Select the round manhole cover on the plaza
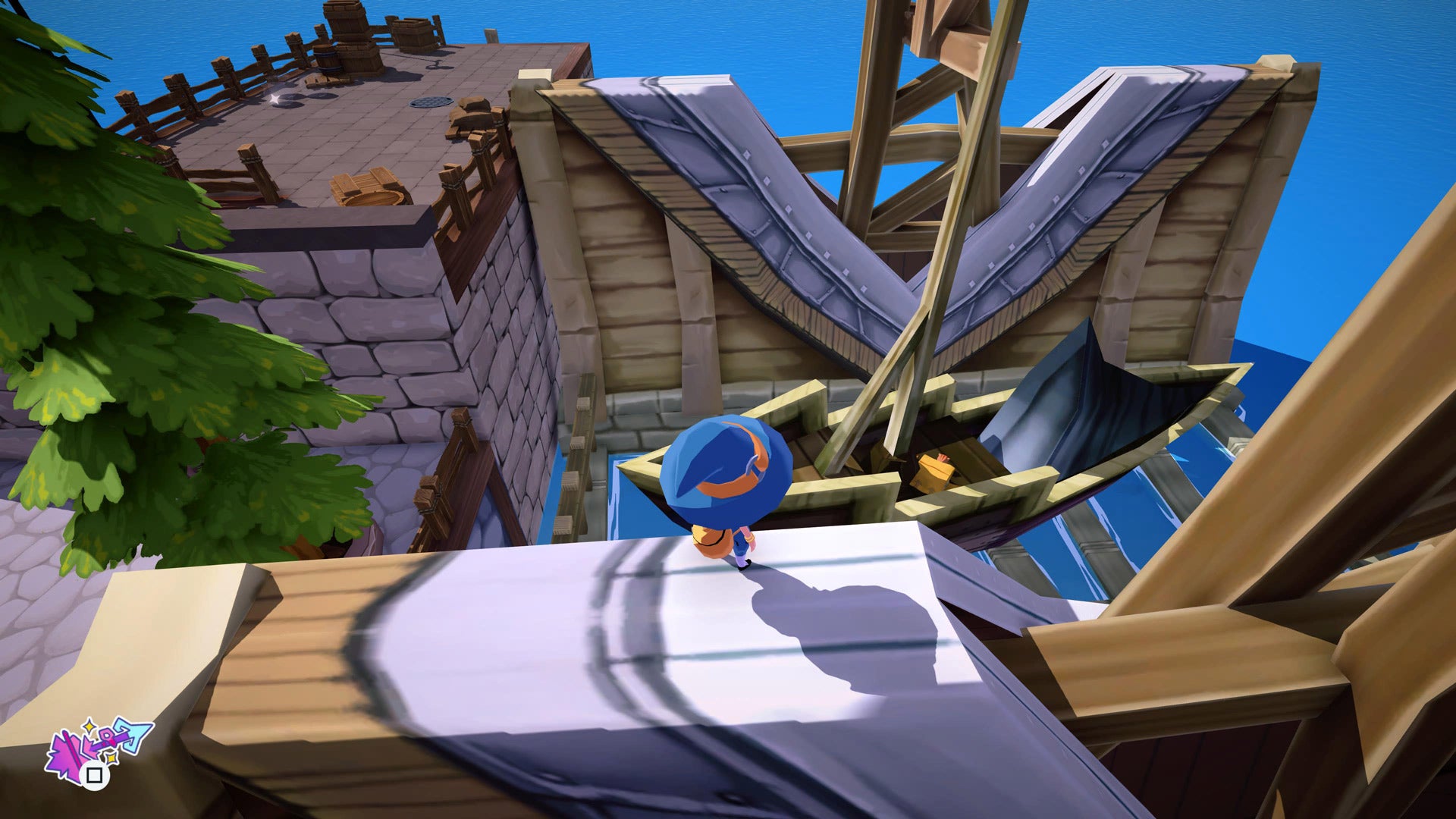 [x=431, y=101]
